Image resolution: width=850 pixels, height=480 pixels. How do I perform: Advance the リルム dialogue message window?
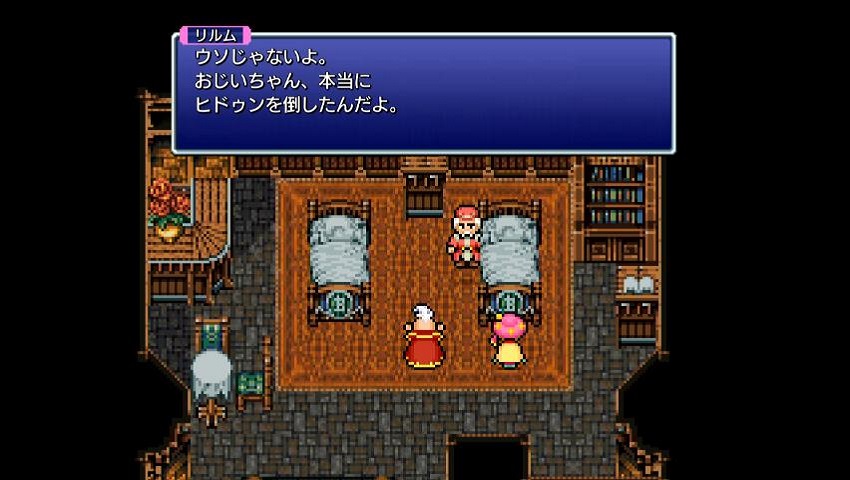click(423, 95)
